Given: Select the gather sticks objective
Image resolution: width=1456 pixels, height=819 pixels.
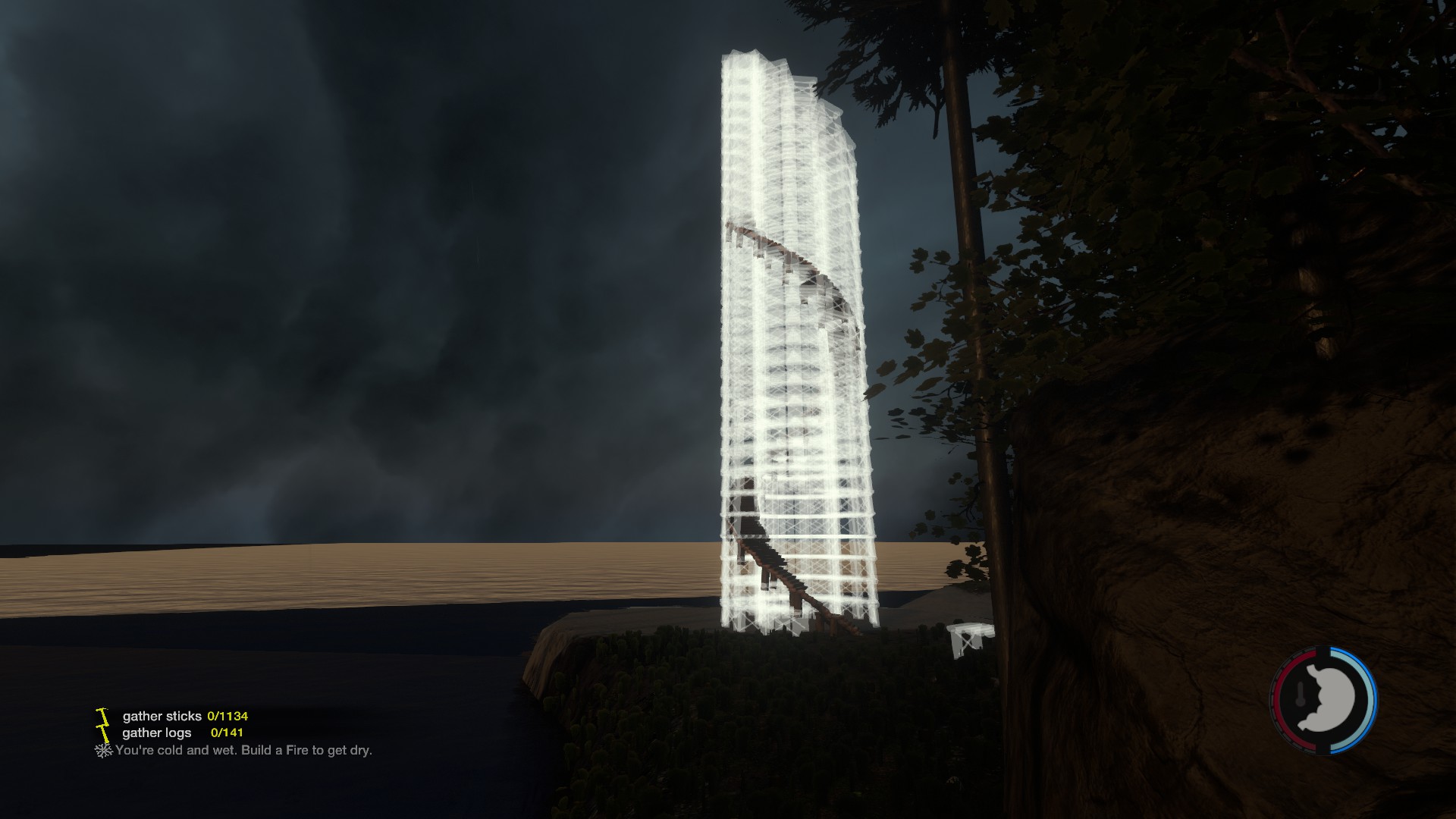Looking at the screenshot, I should pos(162,716).
